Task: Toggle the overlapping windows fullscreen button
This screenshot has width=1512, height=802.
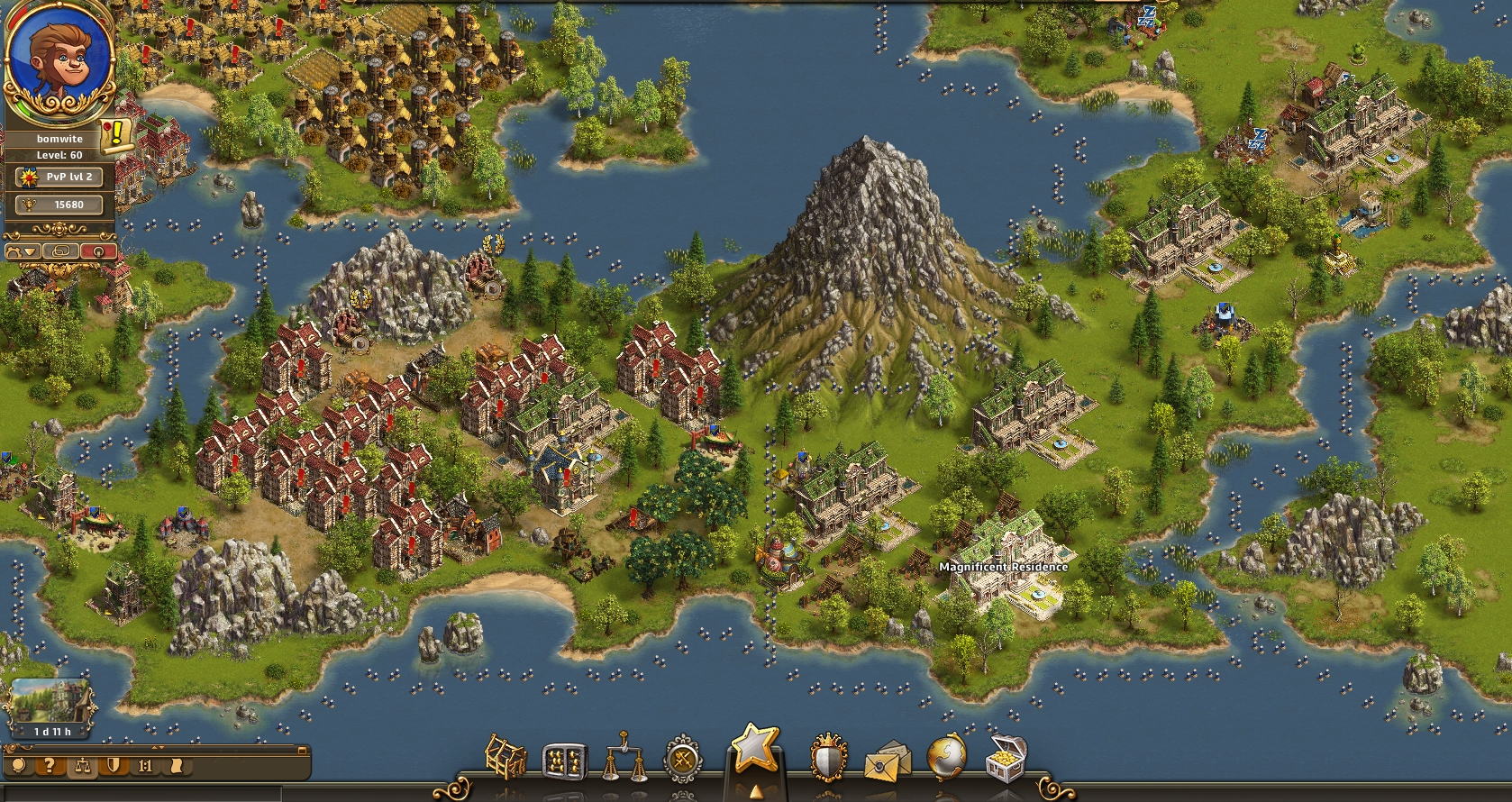Action: (61, 251)
